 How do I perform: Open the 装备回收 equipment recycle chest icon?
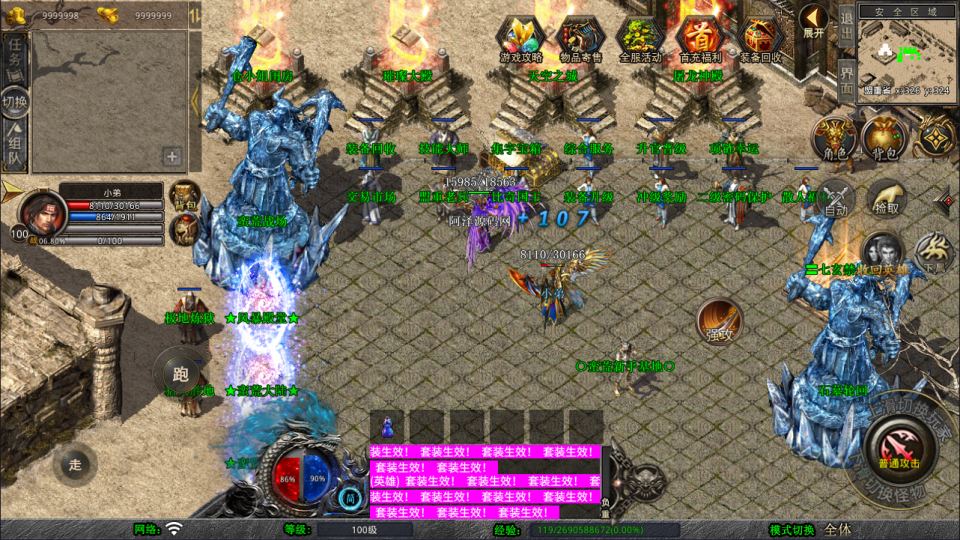click(762, 37)
